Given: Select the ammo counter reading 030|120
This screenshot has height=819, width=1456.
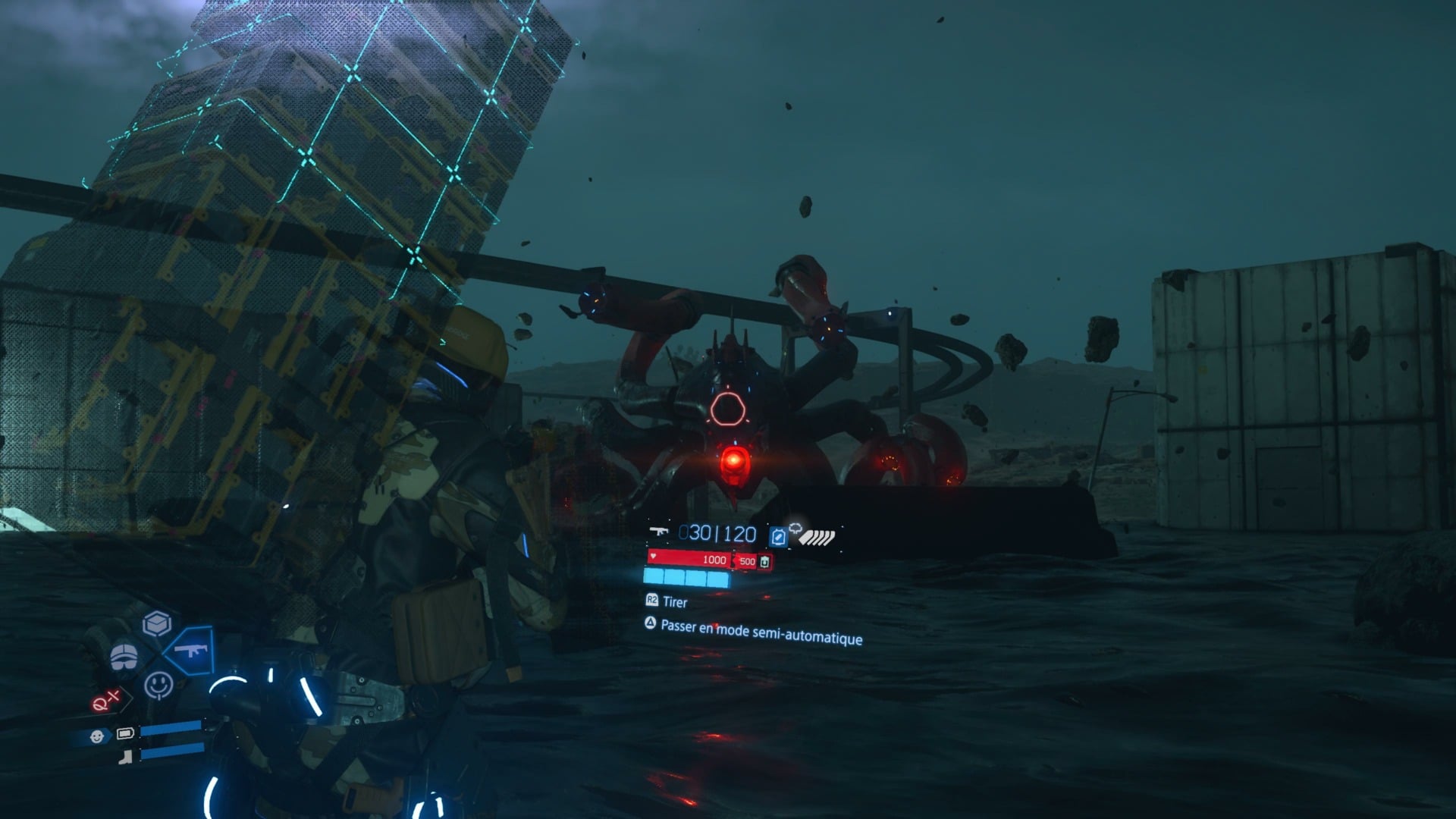Looking at the screenshot, I should pos(717,534).
